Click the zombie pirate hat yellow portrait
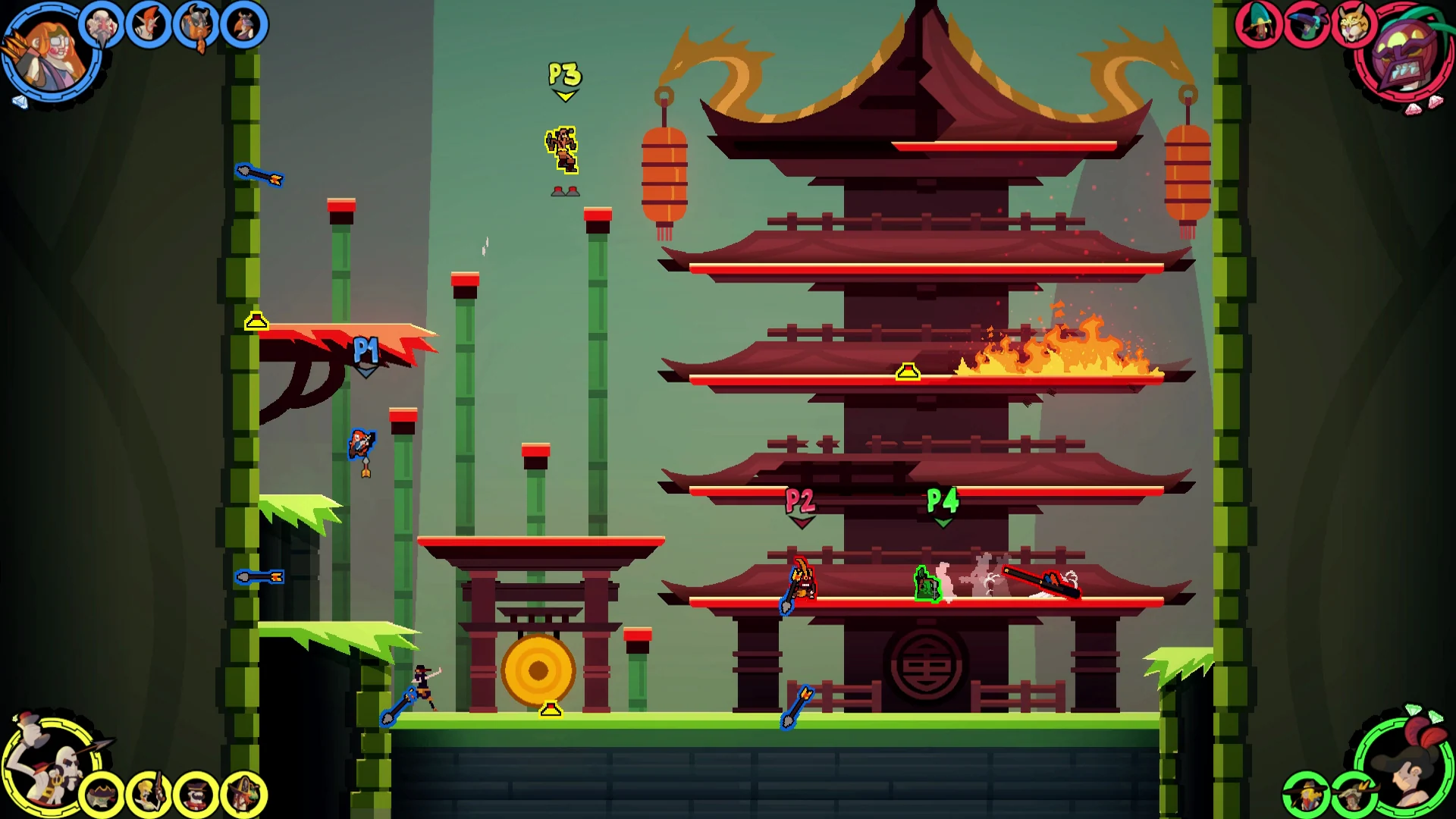The height and width of the screenshot is (819, 1456). (102, 795)
